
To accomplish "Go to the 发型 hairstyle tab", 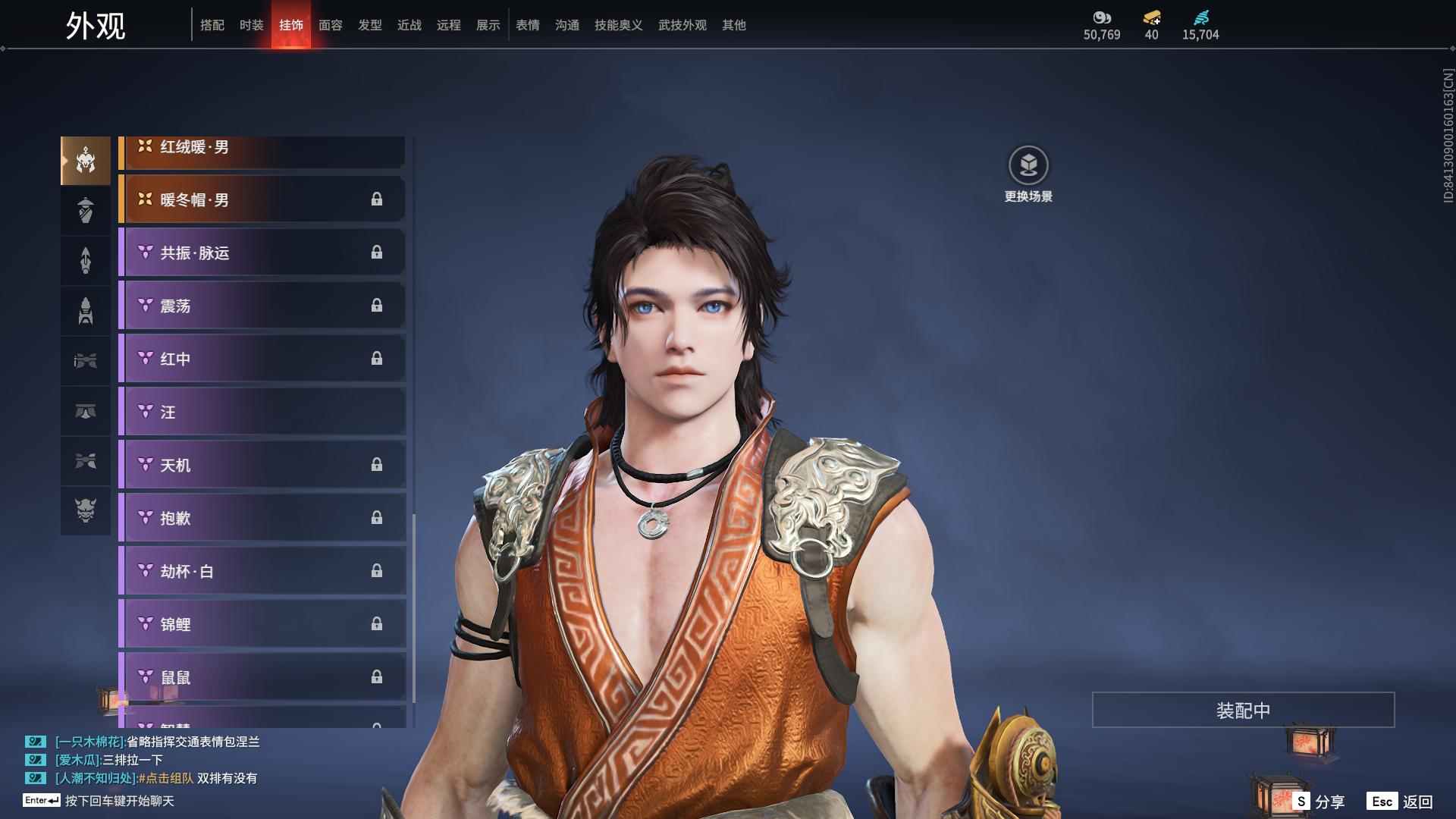I will click(x=370, y=25).
